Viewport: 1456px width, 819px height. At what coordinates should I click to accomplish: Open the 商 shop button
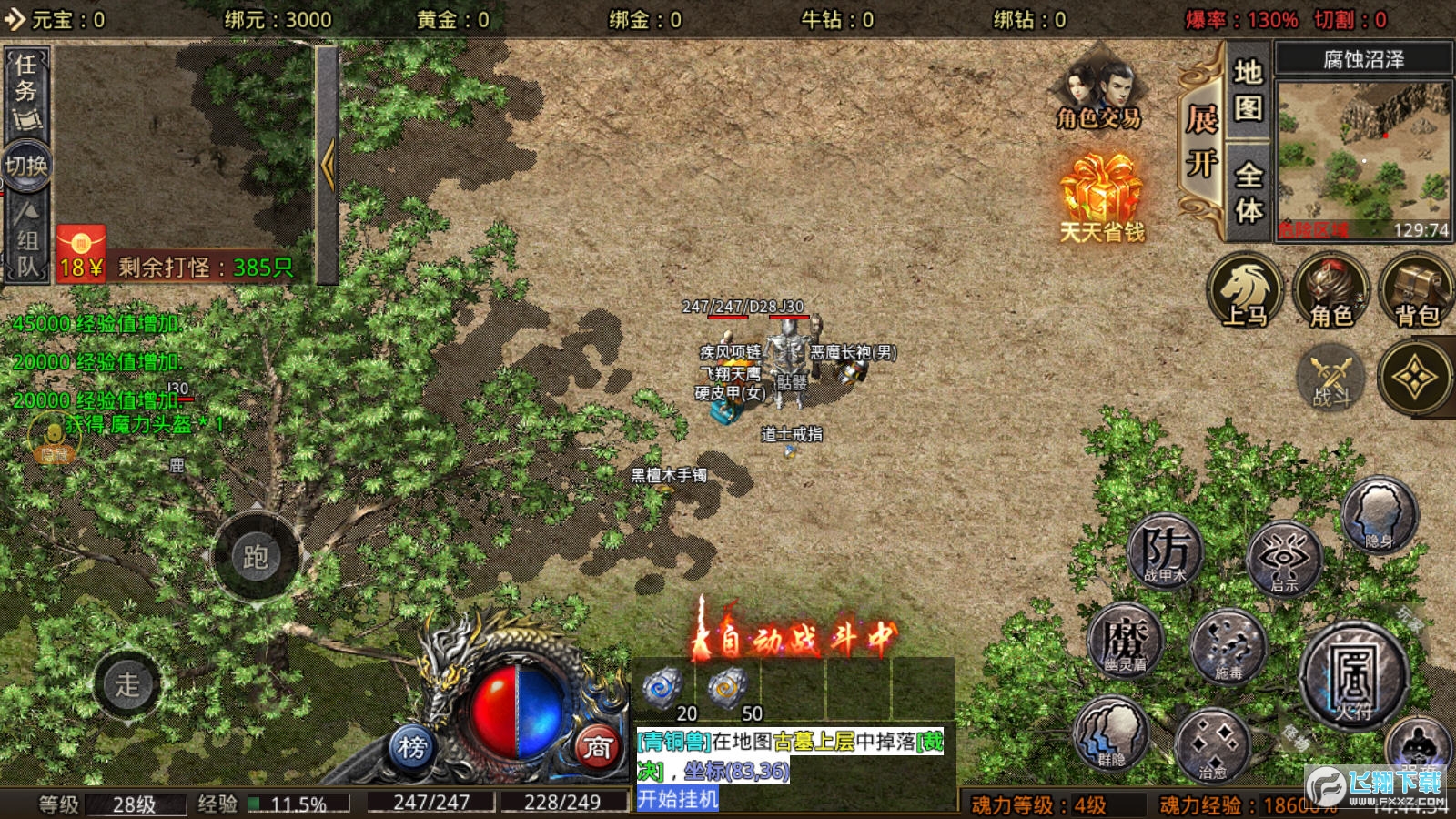[x=597, y=747]
